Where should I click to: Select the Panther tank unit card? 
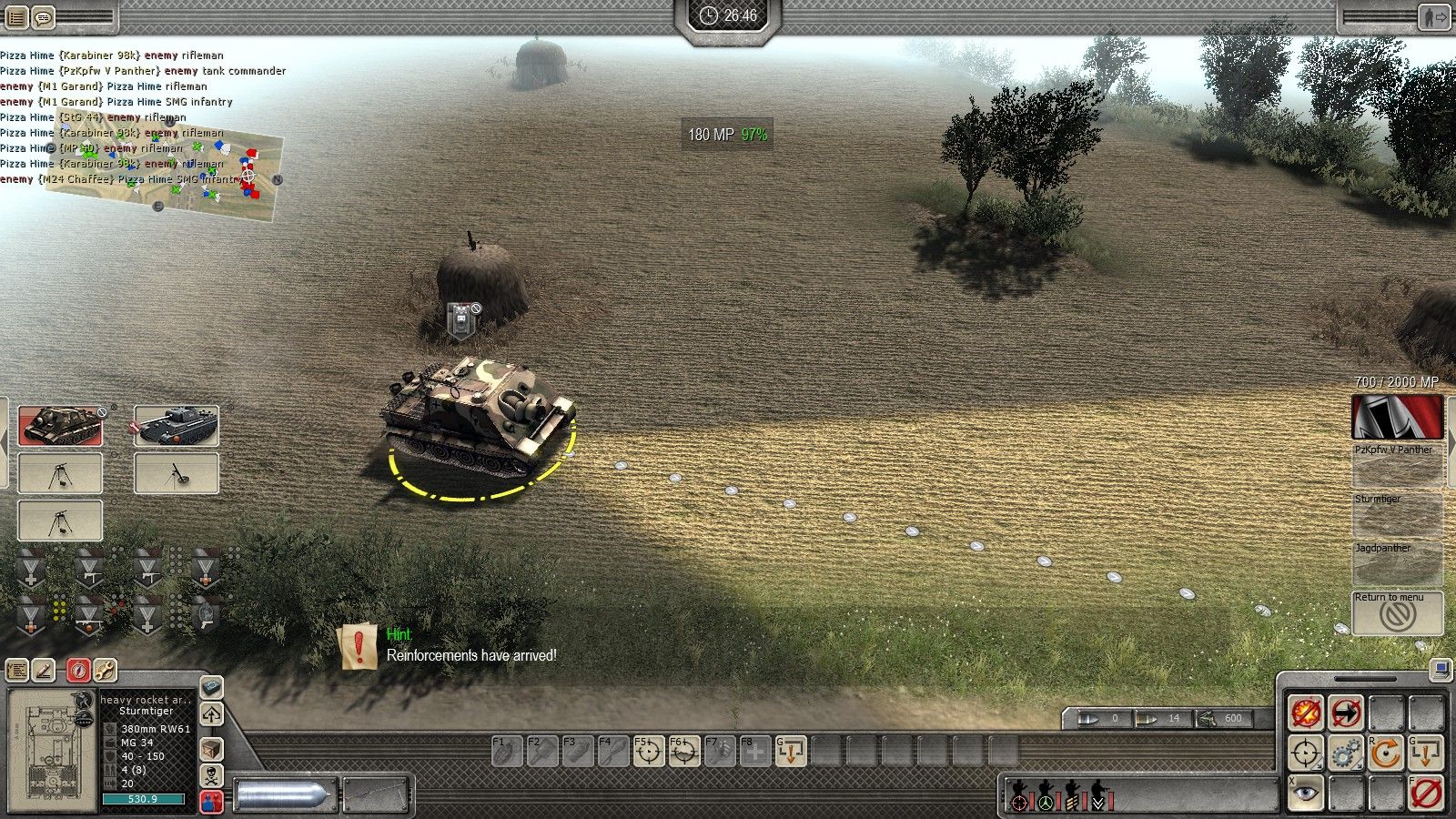coord(177,426)
